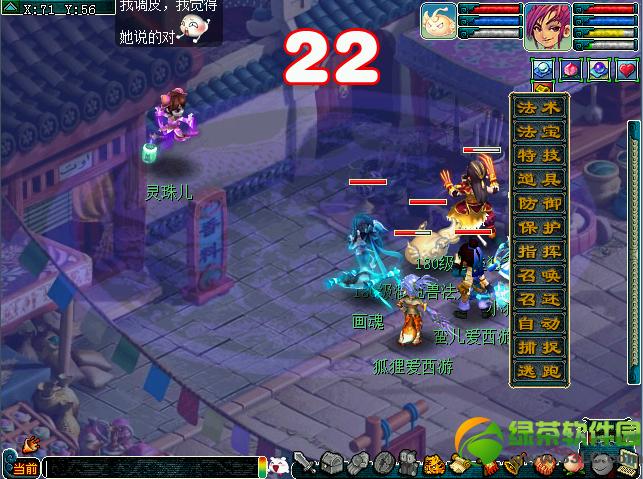The height and width of the screenshot is (479, 643).
Task: Choose the 防御 defend command
Action: point(539,204)
